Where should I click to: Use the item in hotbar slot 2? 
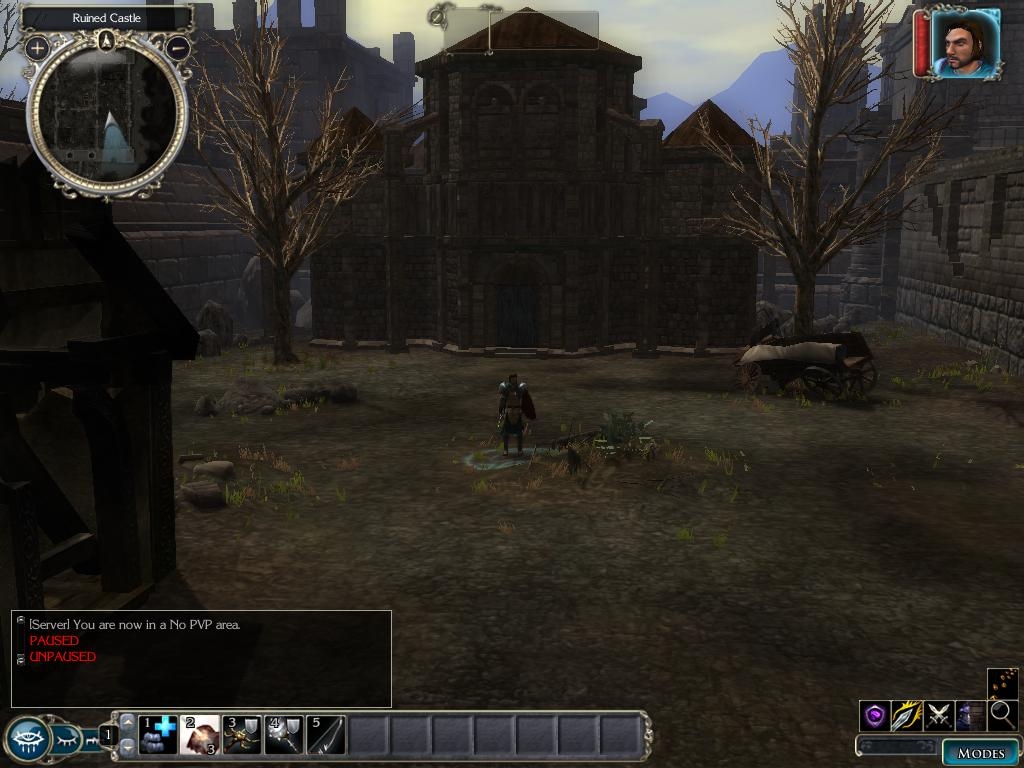(199, 735)
